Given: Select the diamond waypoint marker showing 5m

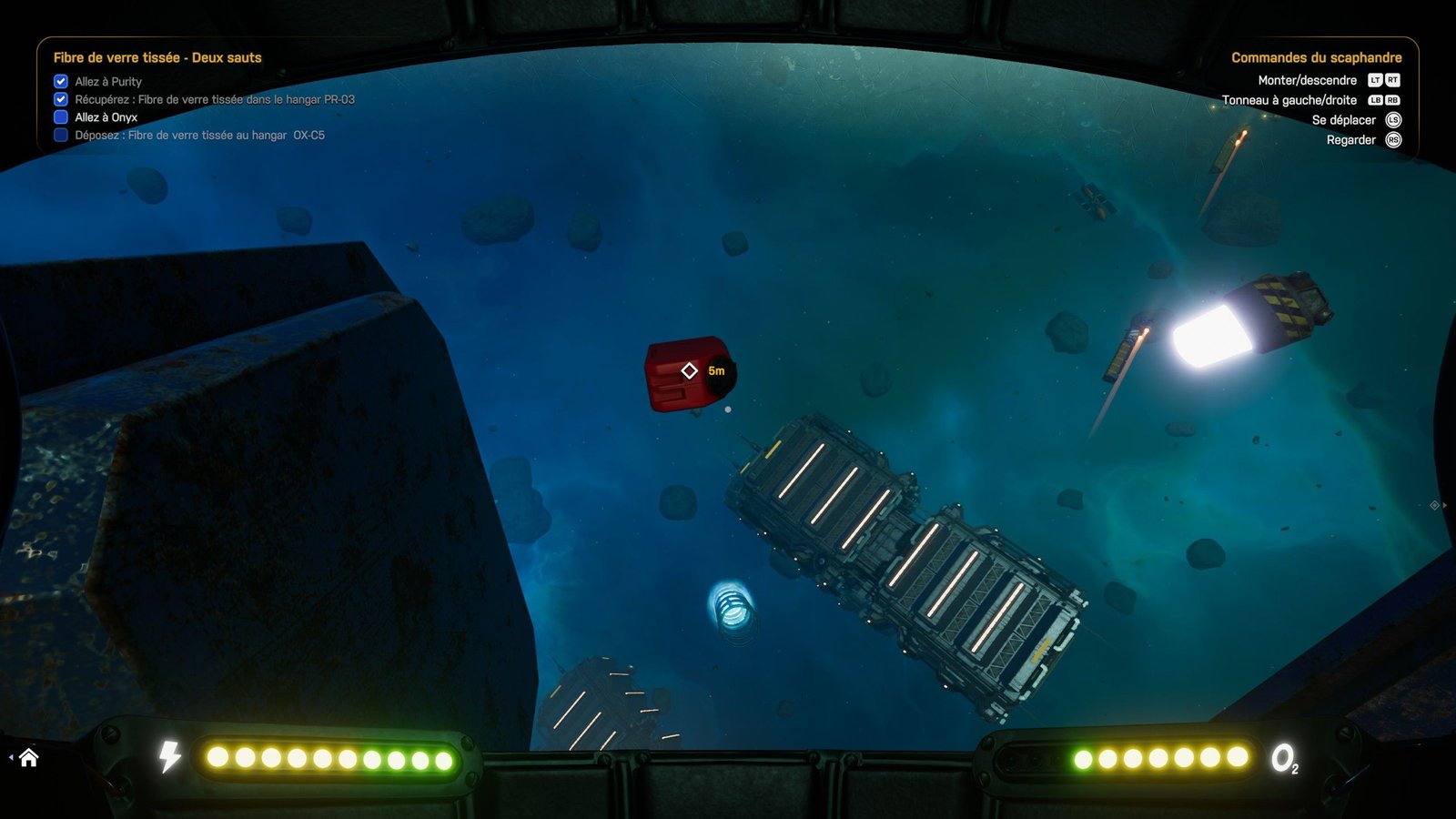Looking at the screenshot, I should point(690,370).
